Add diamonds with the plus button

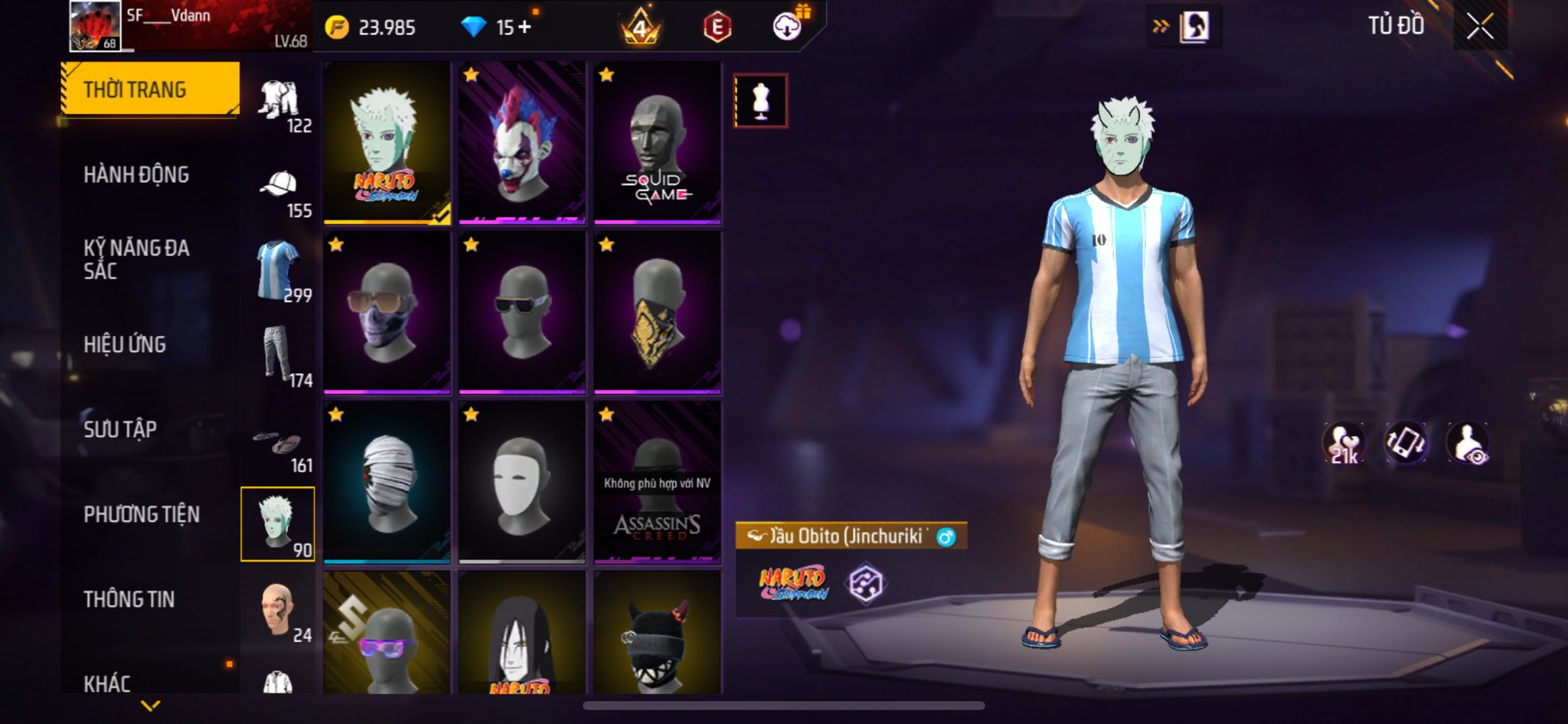(x=524, y=27)
